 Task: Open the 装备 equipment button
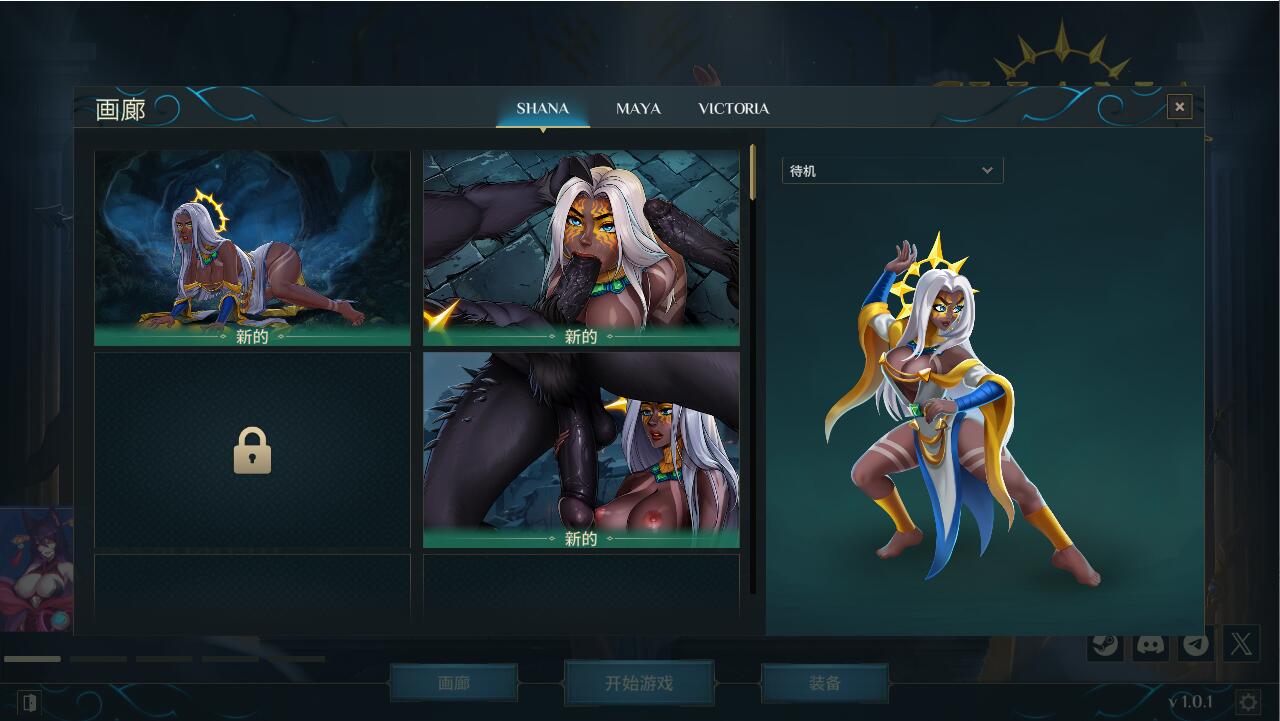tap(824, 683)
